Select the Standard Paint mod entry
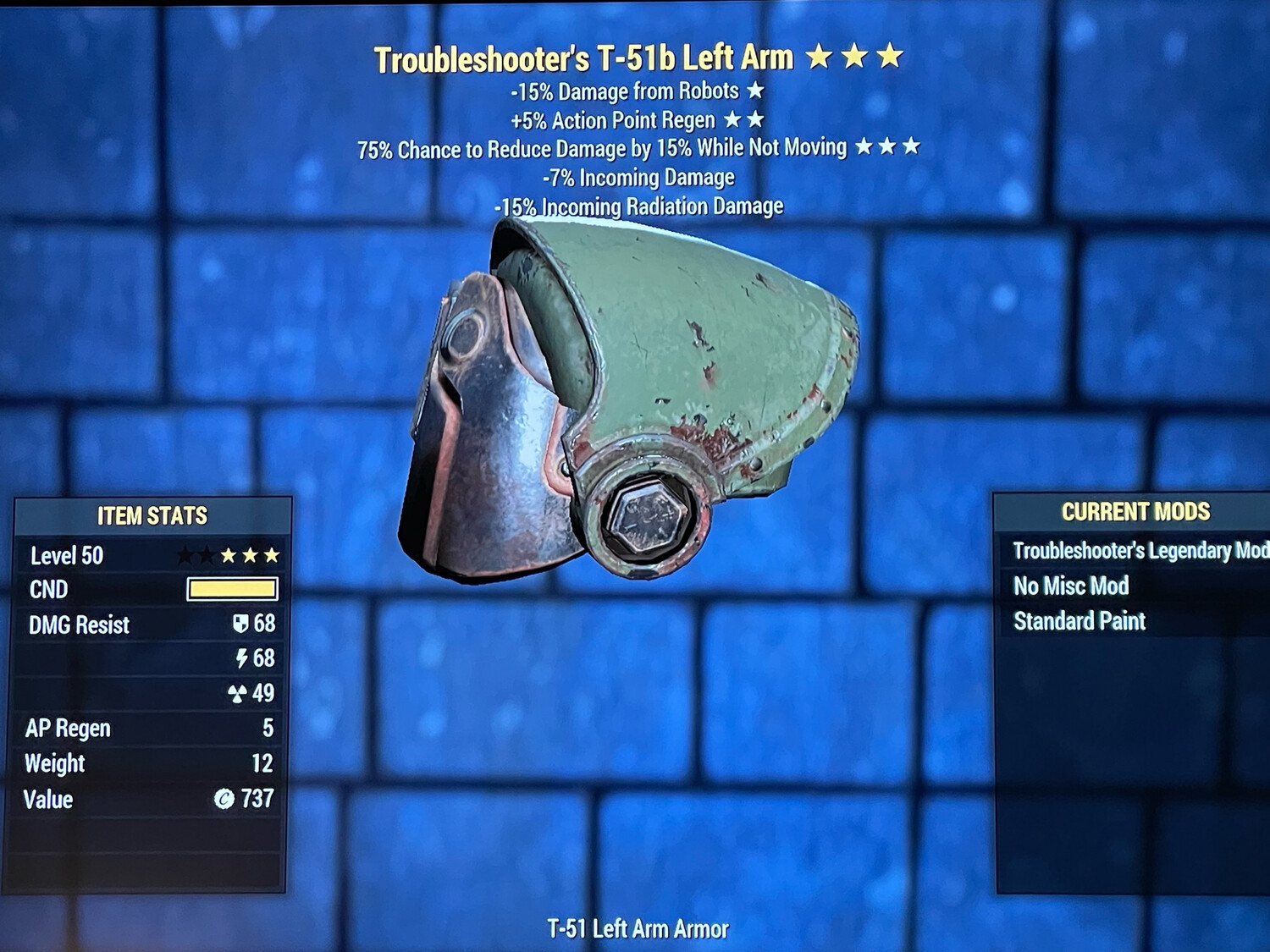1270x952 pixels. (x=1079, y=621)
